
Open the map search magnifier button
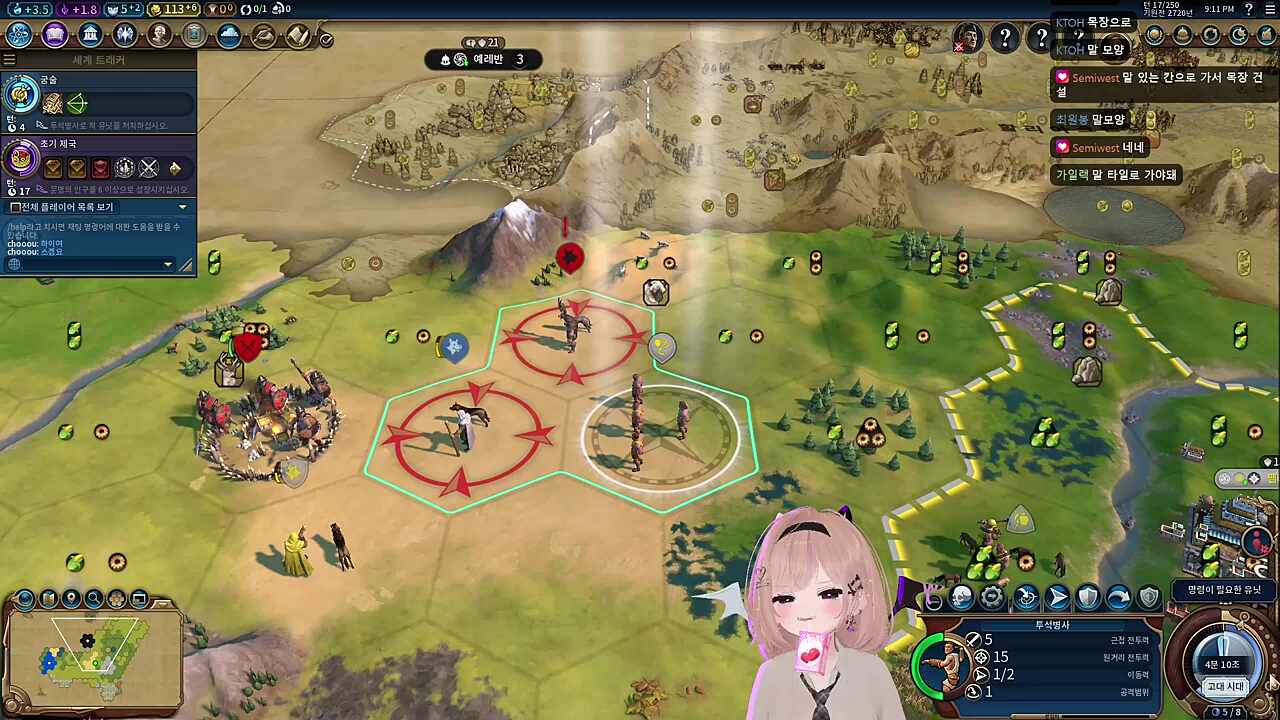pyautogui.click(x=94, y=599)
